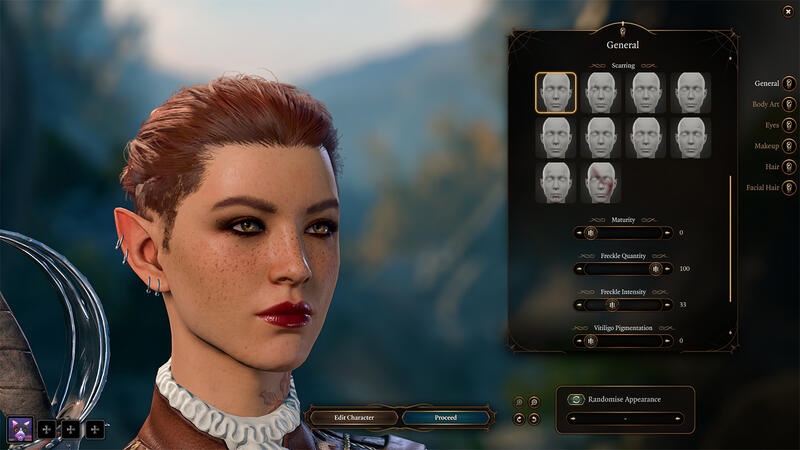Open the Eyes customization tab
This screenshot has width=800, height=450.
pos(790,125)
